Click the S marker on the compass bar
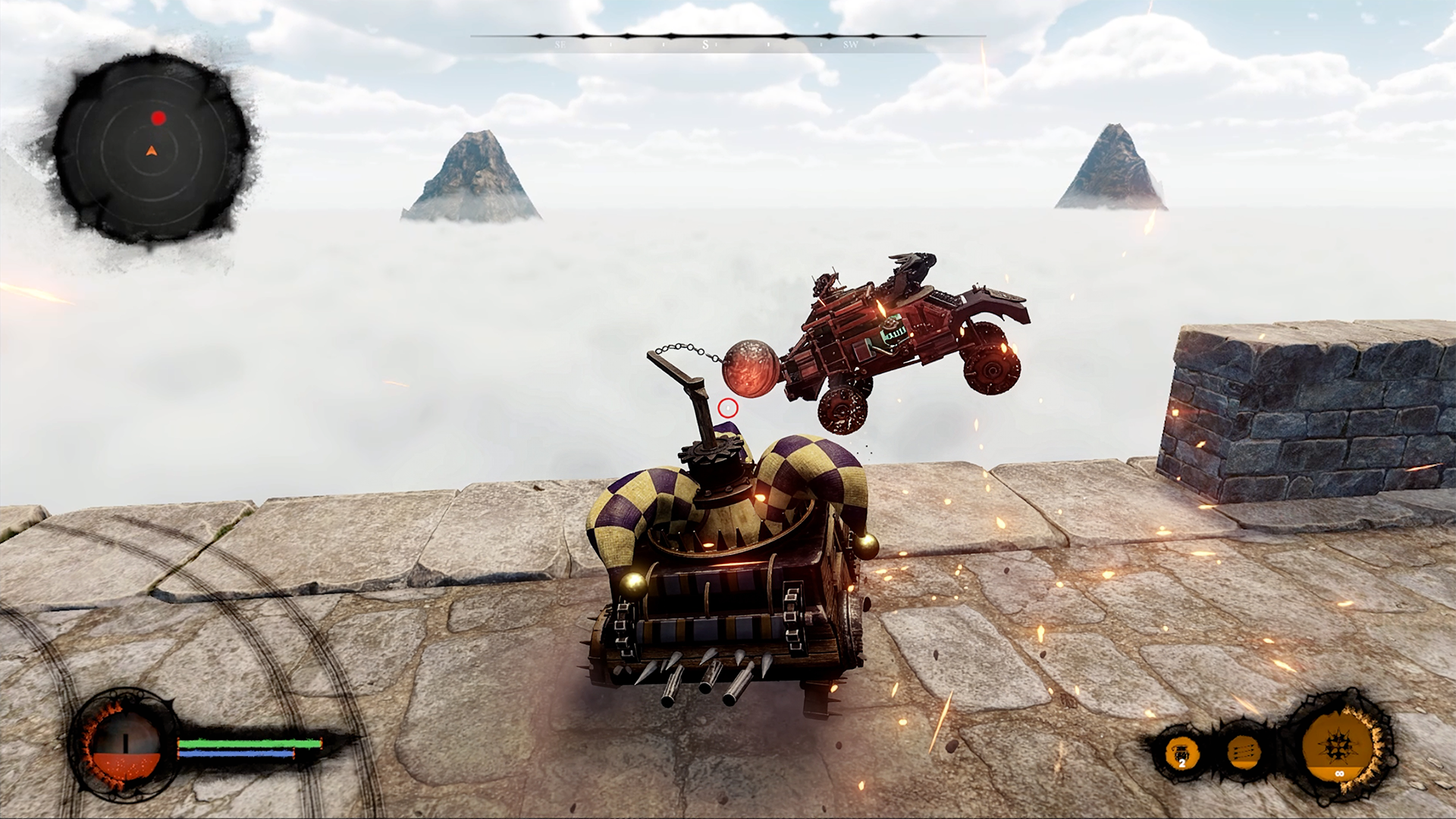 (707, 45)
